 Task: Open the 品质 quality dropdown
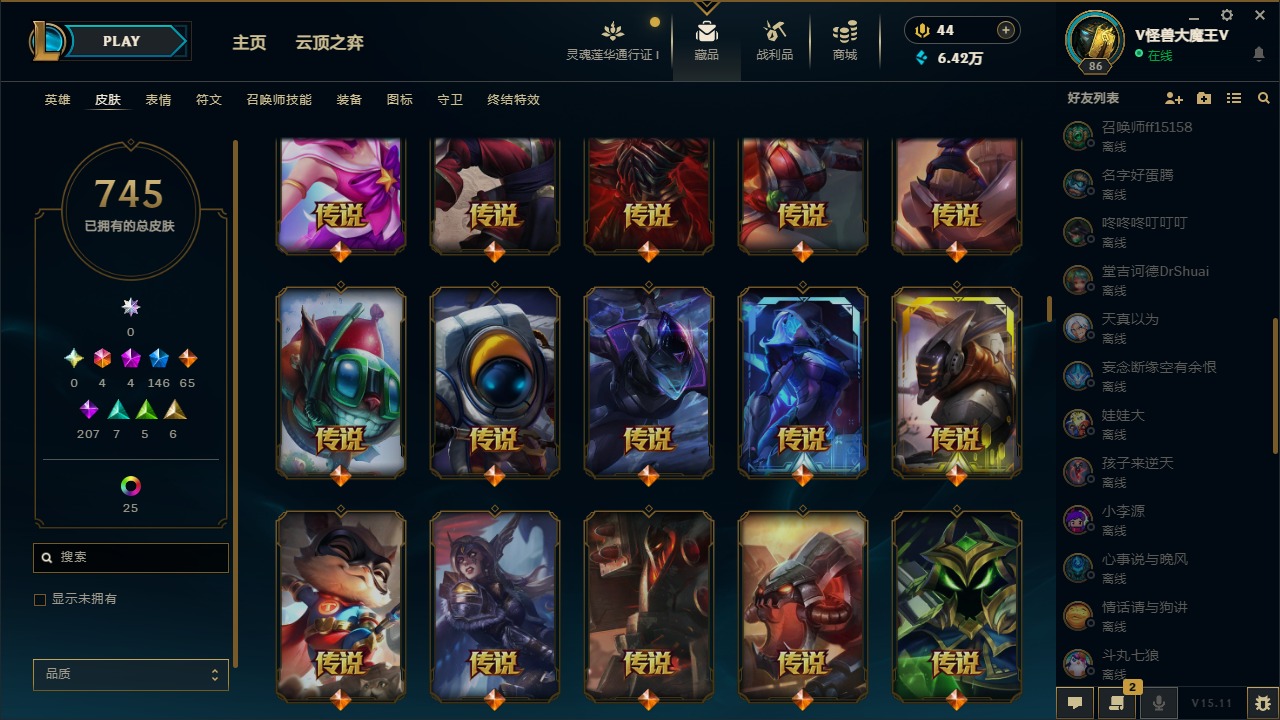pos(130,674)
